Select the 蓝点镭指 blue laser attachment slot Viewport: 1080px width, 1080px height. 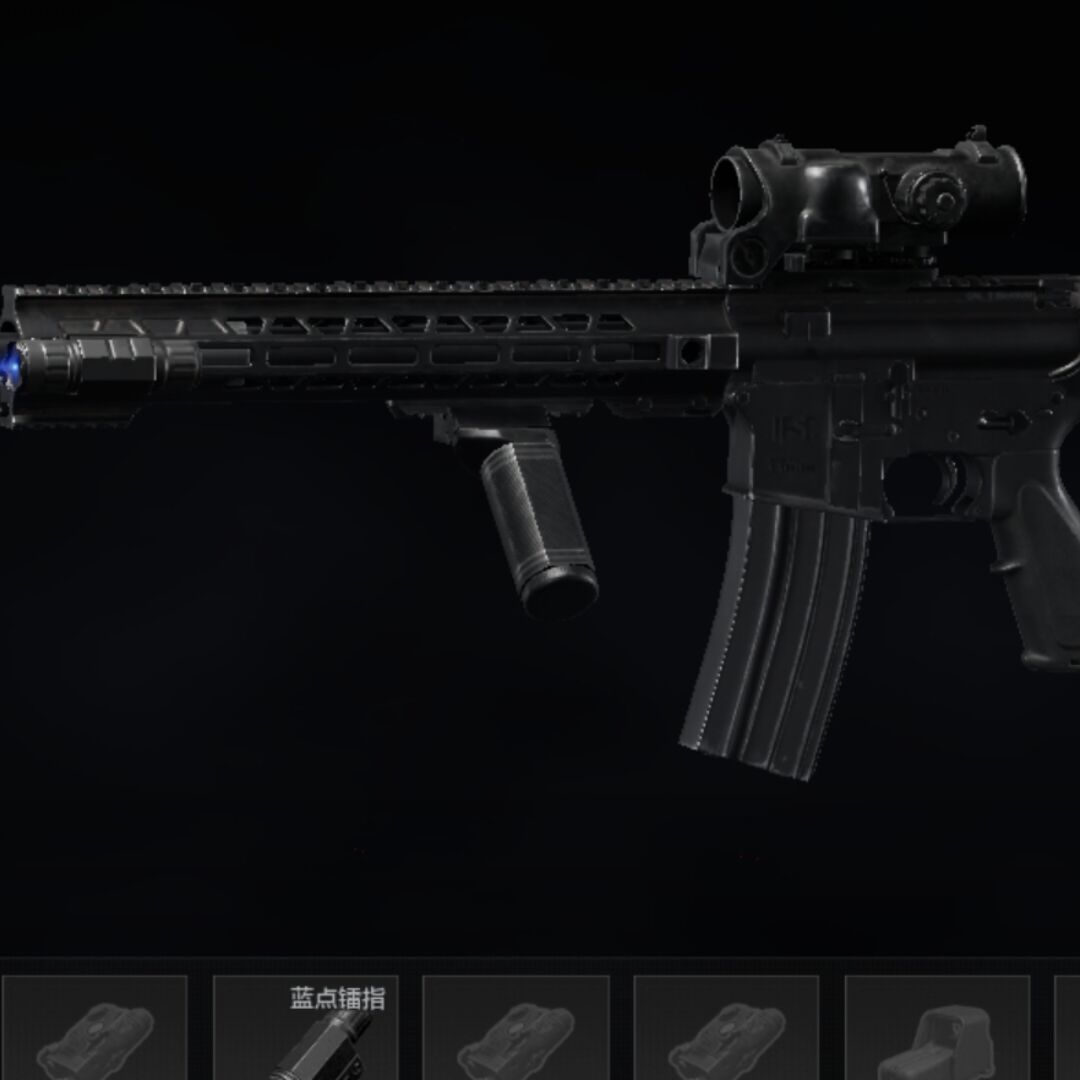tap(305, 1030)
